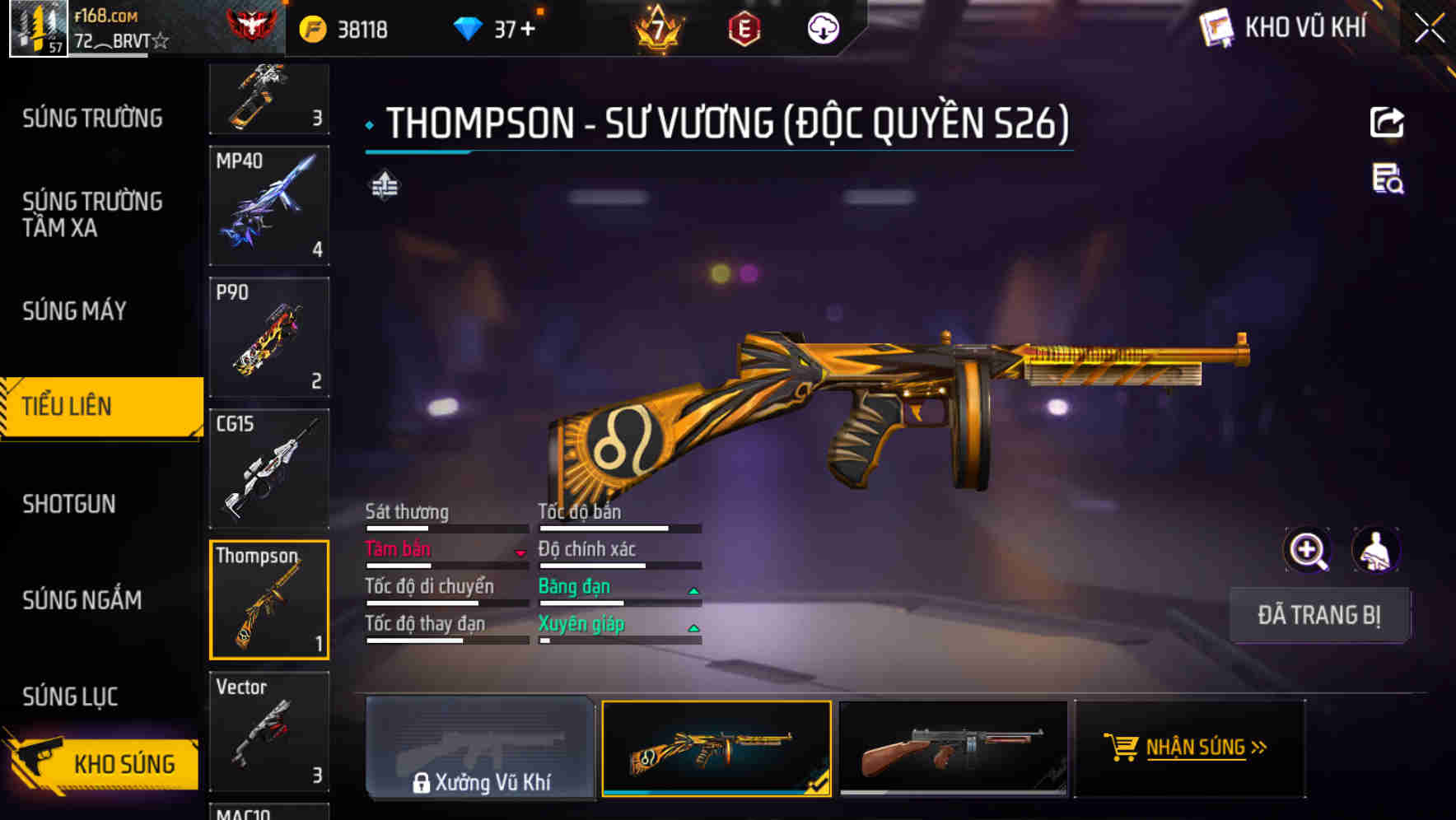Screen dimensions: 1456x820
Task: Click the cloud download icon in the top bar
Action: coord(823,27)
